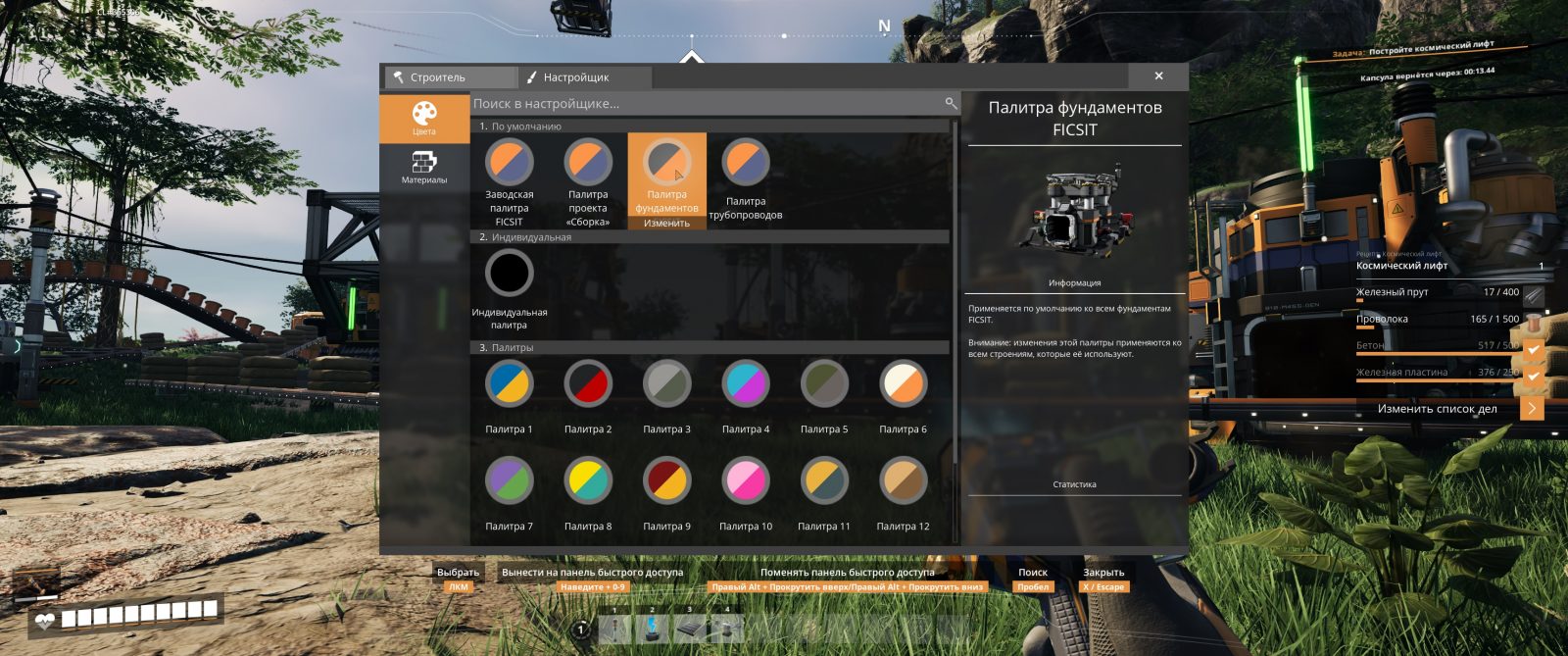Choose Палитра 6 white-orange swatch
The image size is (1568, 656).
pyautogui.click(x=903, y=384)
